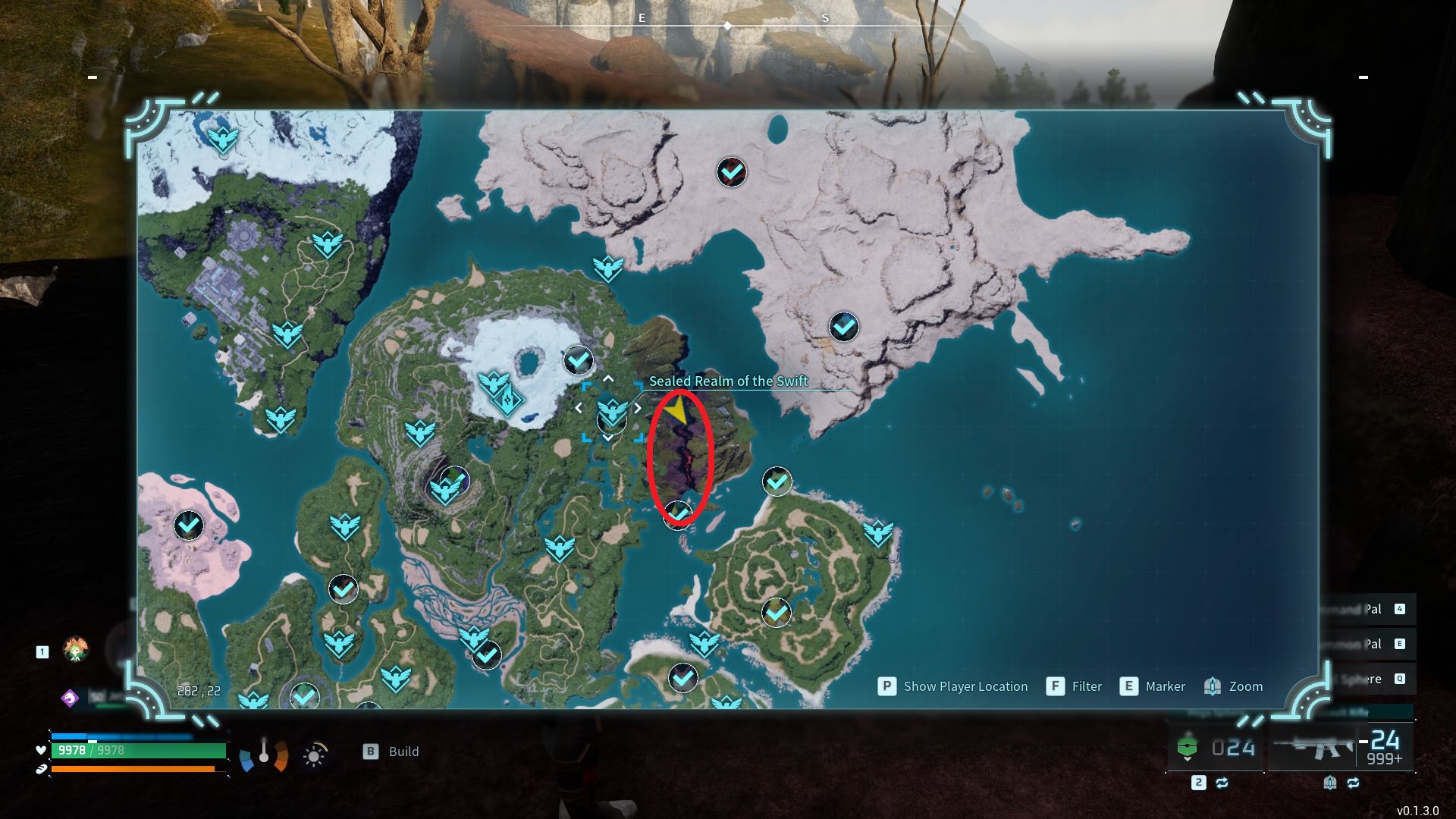Select the checkmark marker at the snow cap's eastern edge
Screen dimensions: 1456x819
pos(578,359)
